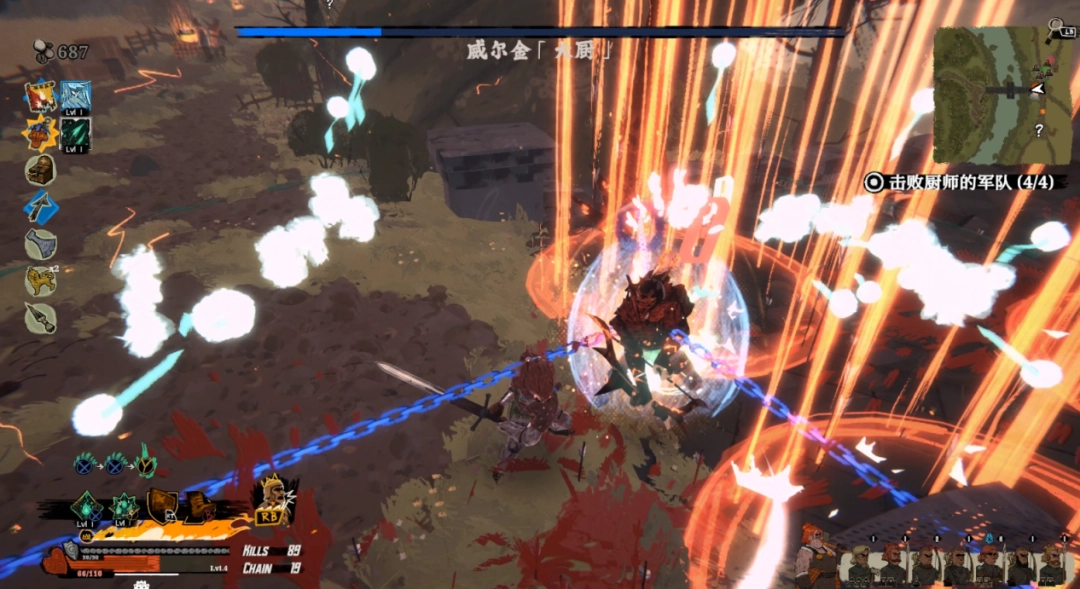Activate the green spiky burst ability
This screenshot has height=589, width=1080.
pos(124,508)
